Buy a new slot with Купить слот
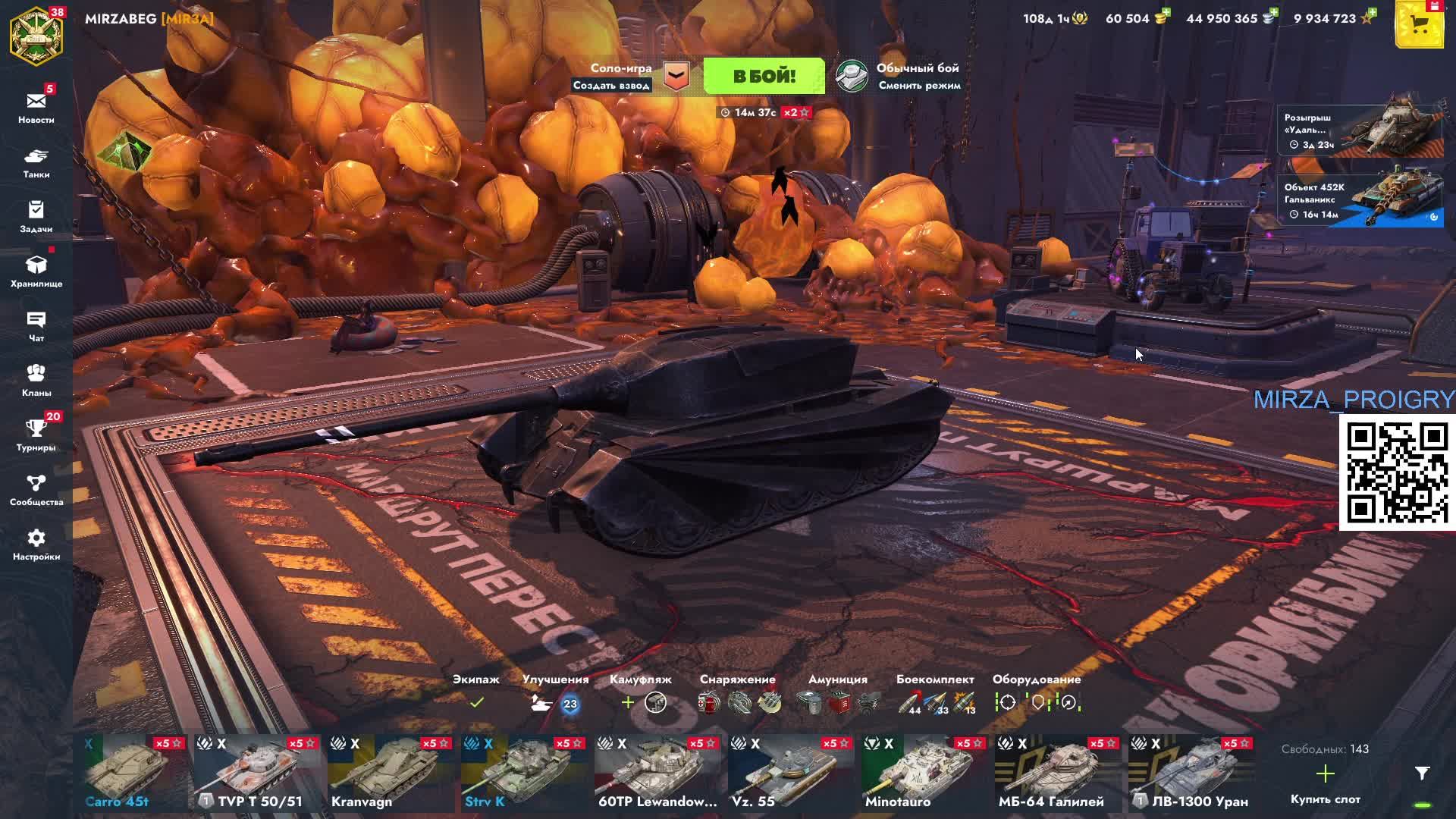 [x=1325, y=783]
